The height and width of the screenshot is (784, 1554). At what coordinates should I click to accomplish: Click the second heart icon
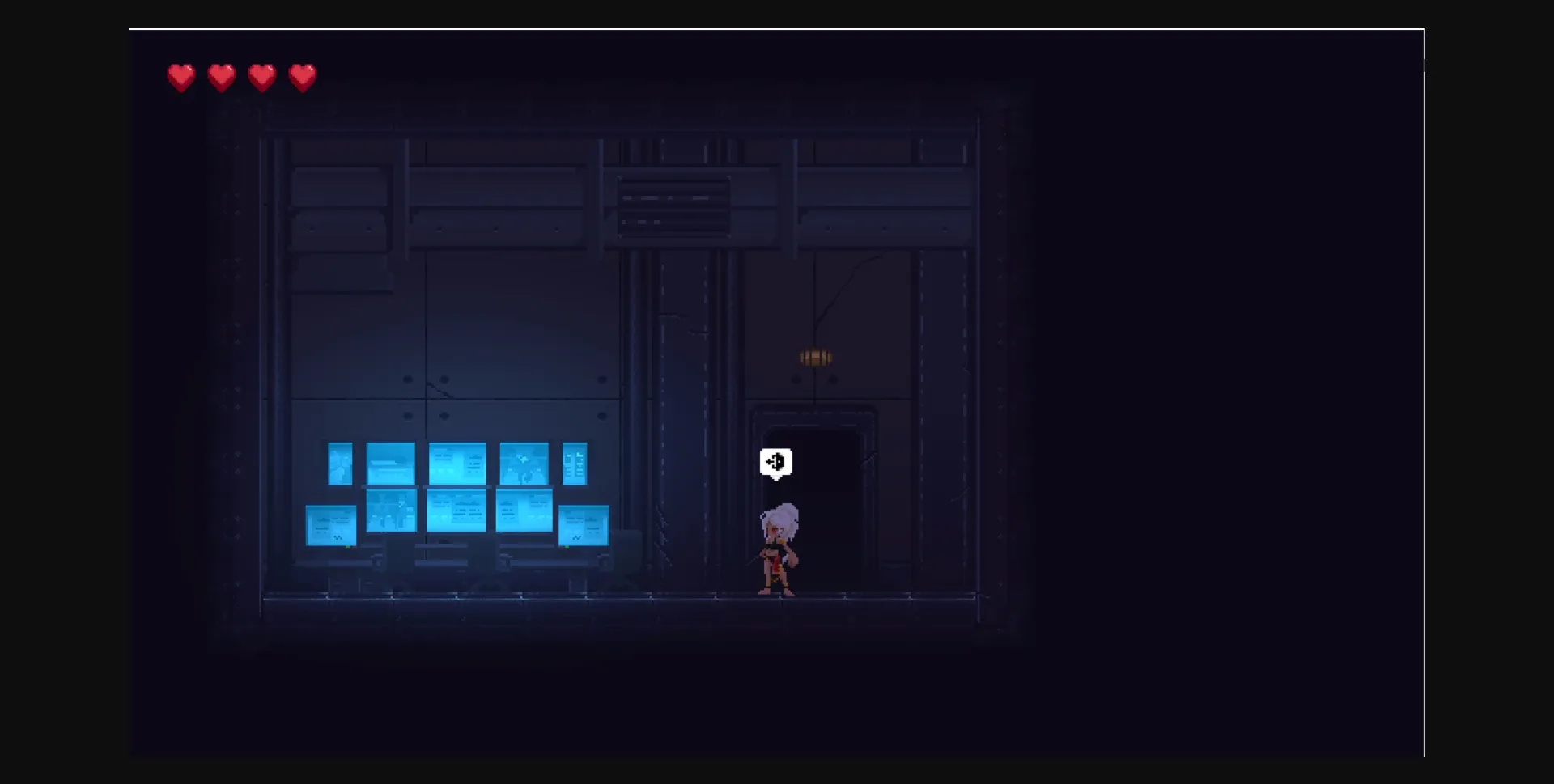point(222,77)
